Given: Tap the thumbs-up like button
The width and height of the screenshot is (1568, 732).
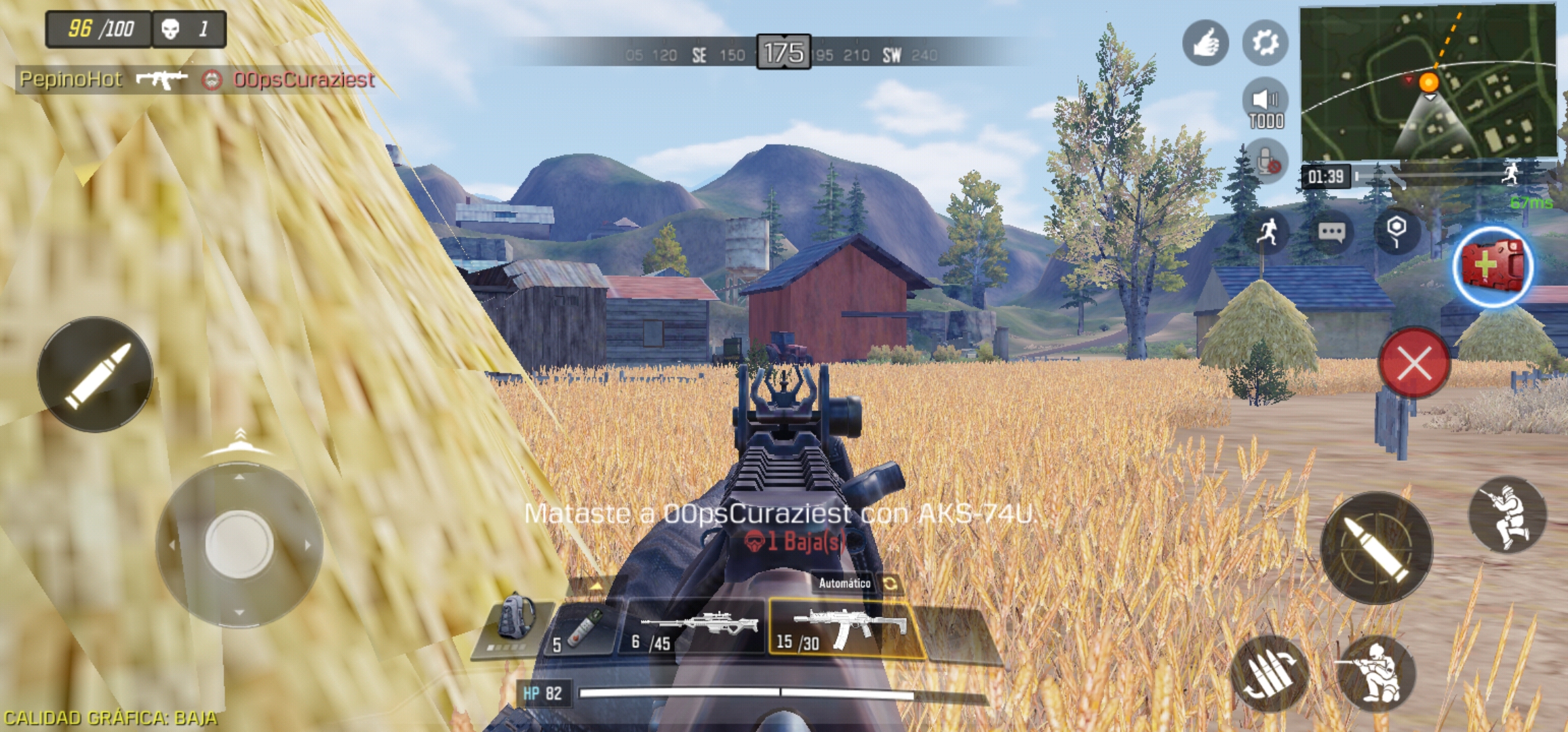Looking at the screenshot, I should 1205,43.
